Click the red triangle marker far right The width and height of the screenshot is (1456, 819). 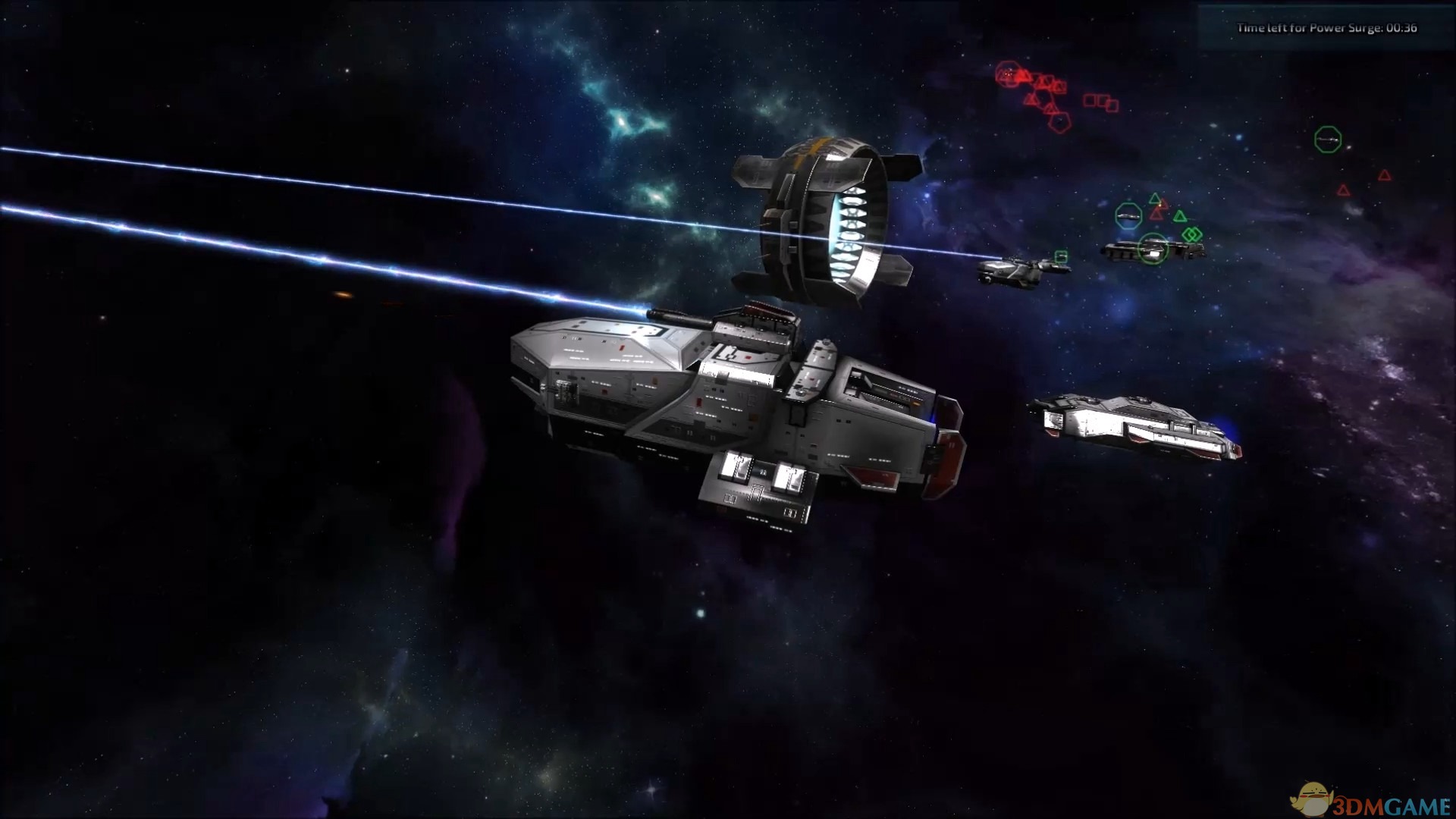click(1385, 175)
